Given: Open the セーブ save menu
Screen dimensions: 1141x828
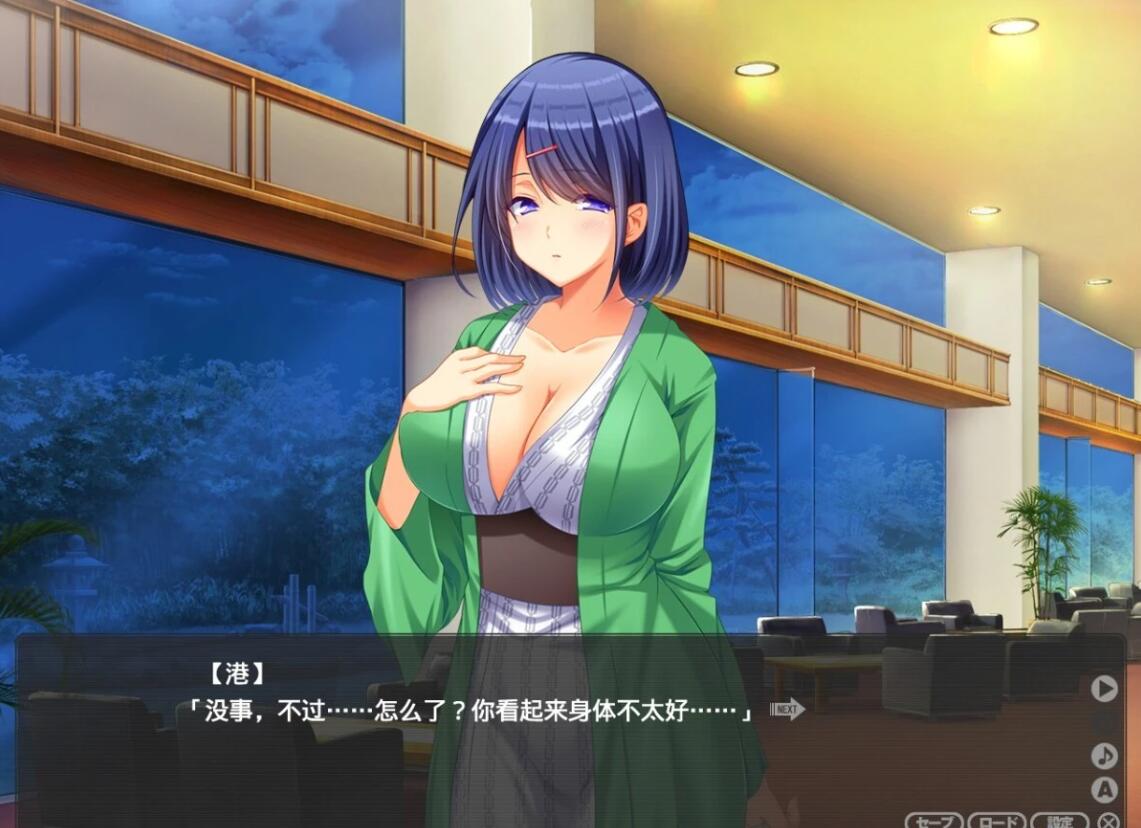Looking at the screenshot, I should [934, 821].
